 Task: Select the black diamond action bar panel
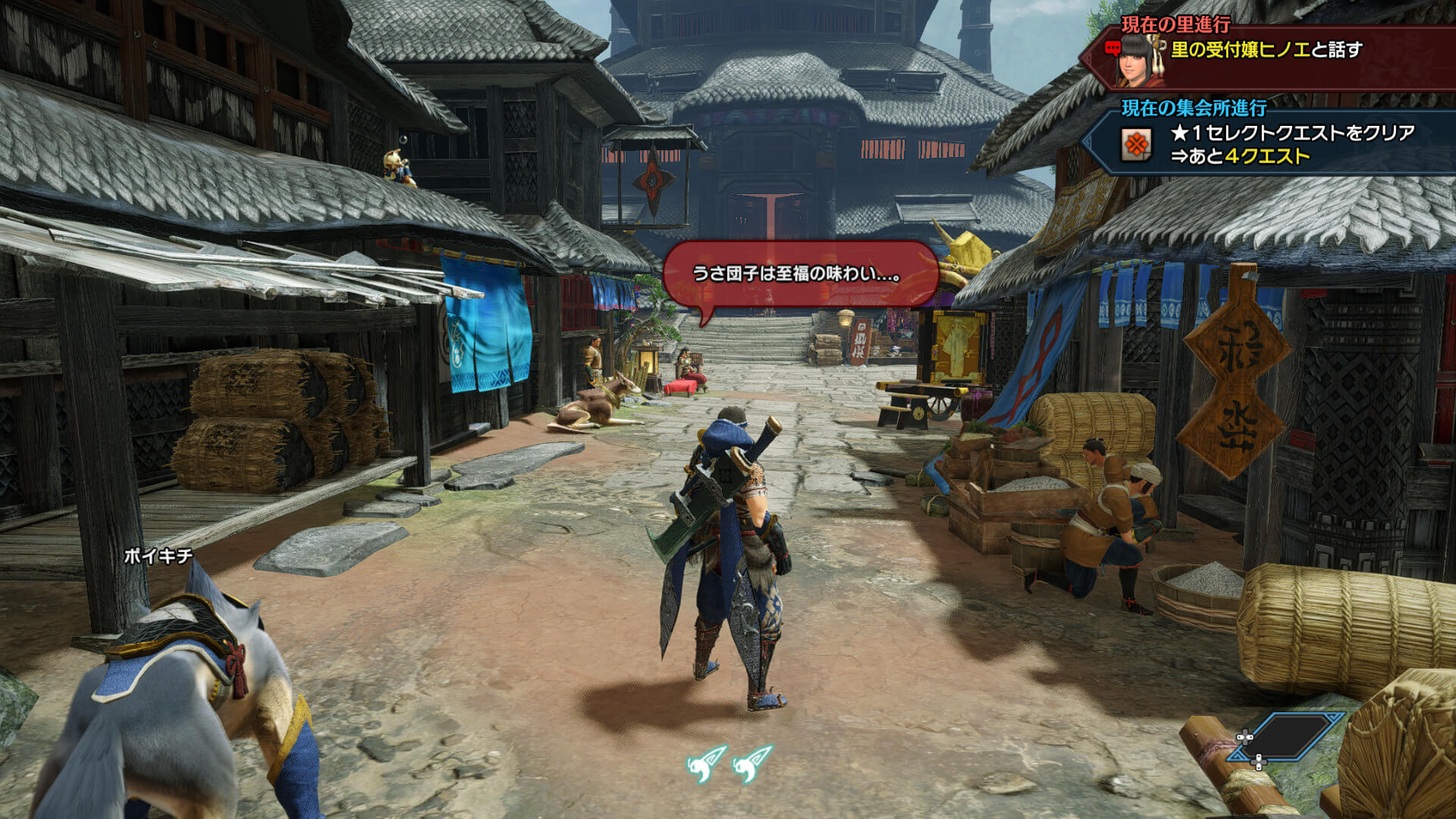click(1287, 736)
